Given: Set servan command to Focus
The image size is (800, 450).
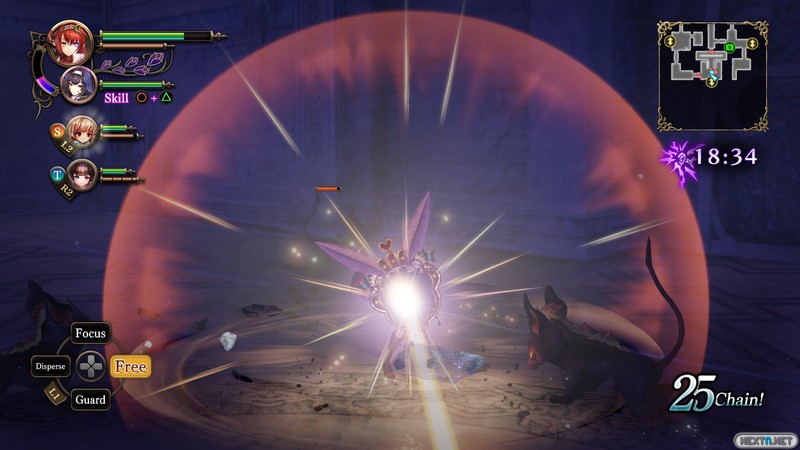Looking at the screenshot, I should 91,333.
